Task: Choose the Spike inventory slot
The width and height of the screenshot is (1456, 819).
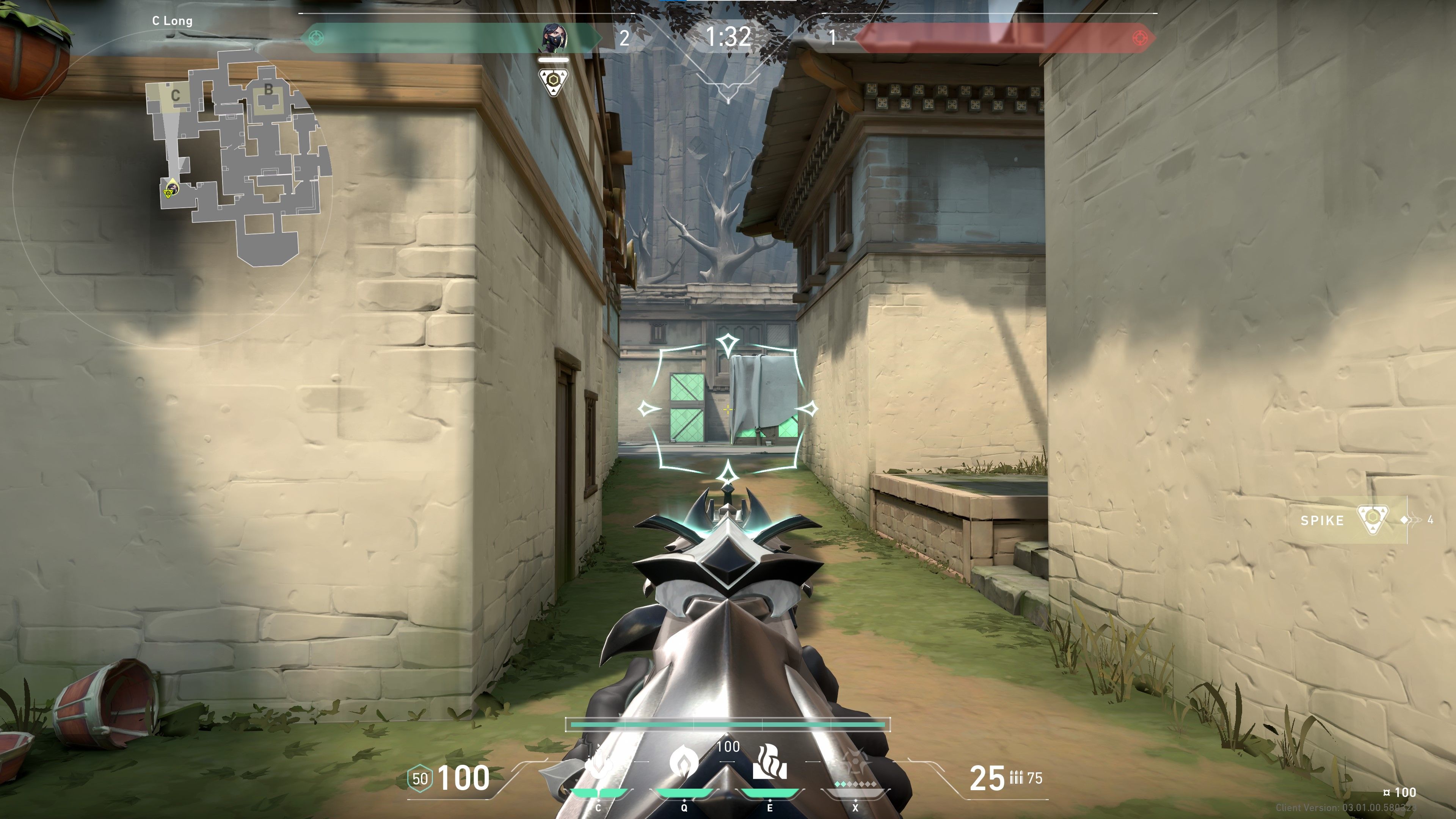Action: coord(1354,520)
